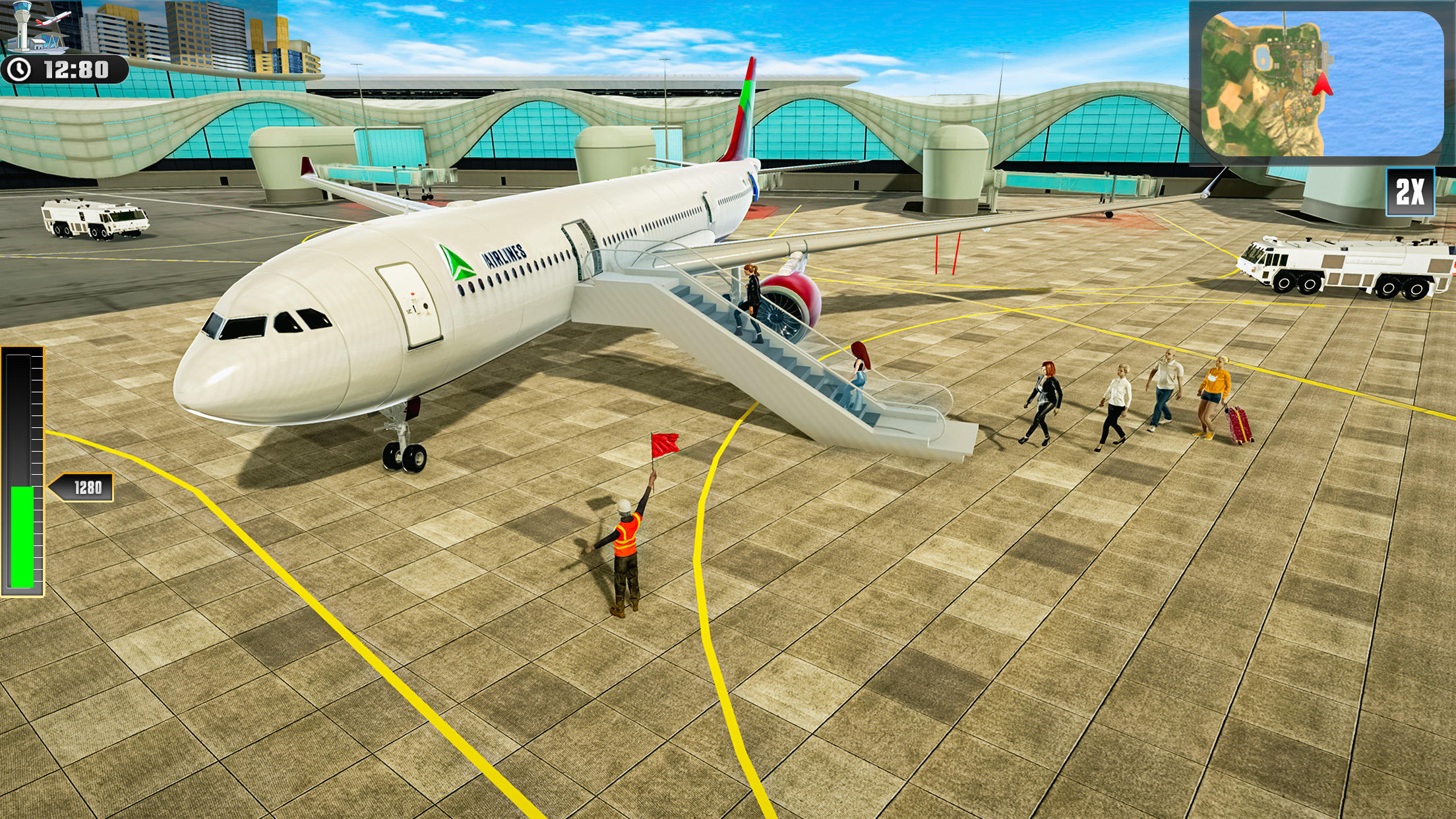The height and width of the screenshot is (819, 1456).
Task: Collapse the left progress bar panel
Action: coord(23,462)
